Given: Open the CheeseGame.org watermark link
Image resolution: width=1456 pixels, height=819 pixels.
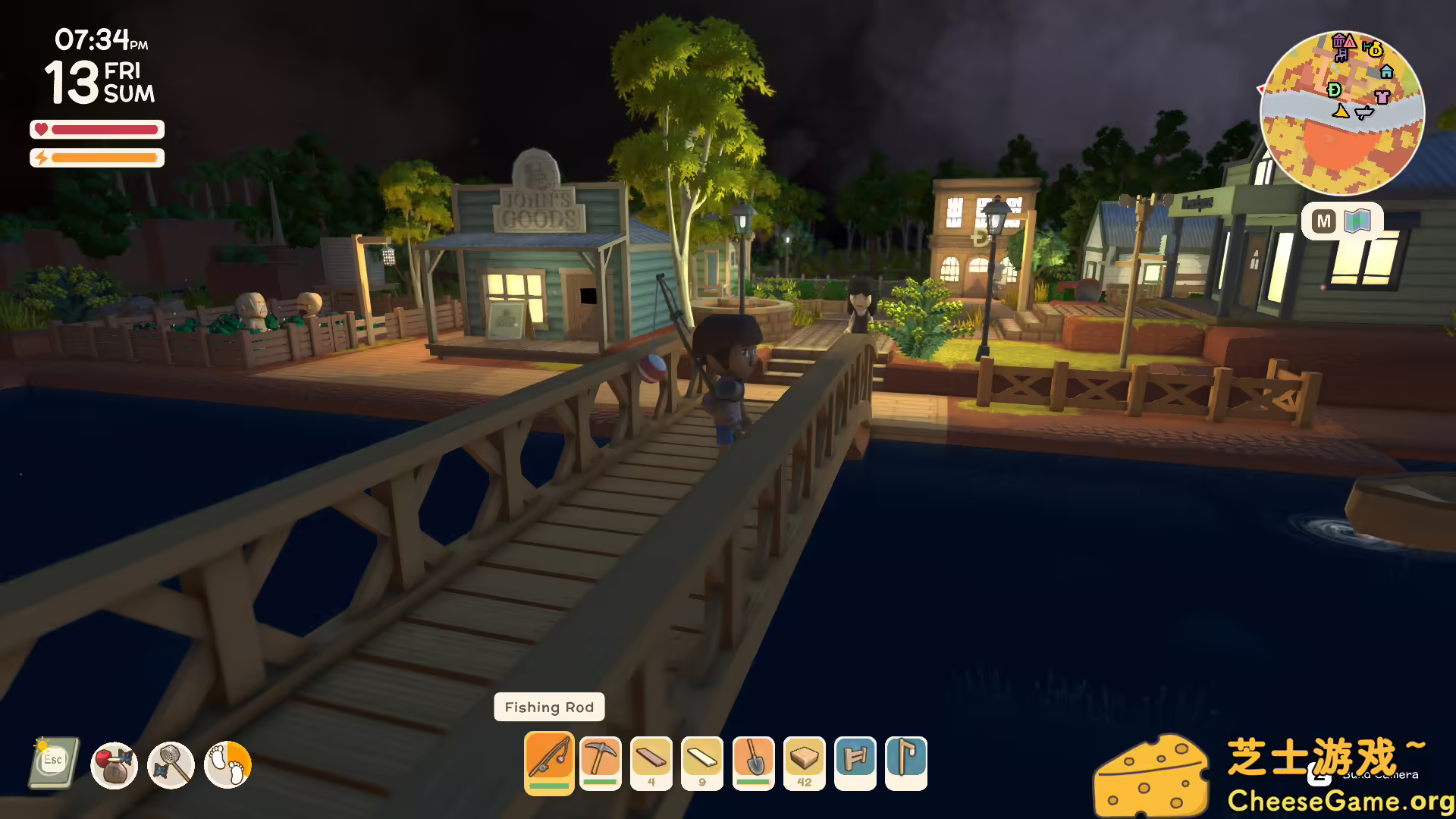Looking at the screenshot, I should pos(1338,801).
